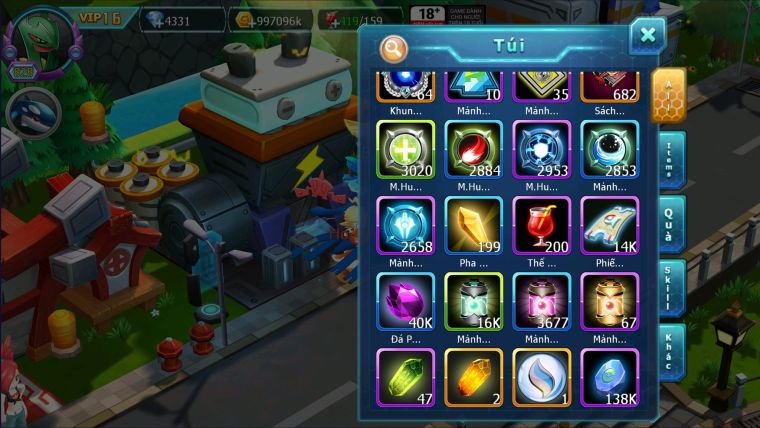
Task: Open the Skill tab
Action: [x=669, y=289]
